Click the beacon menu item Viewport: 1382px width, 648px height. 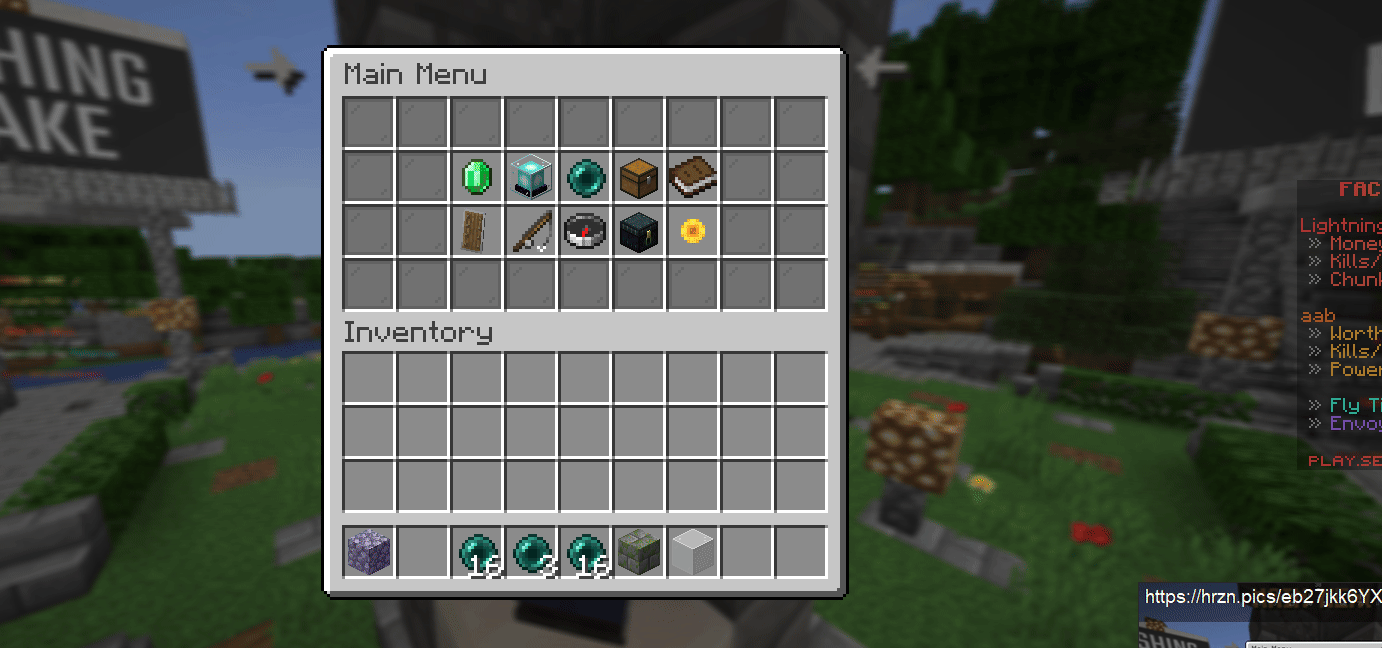coord(531,177)
